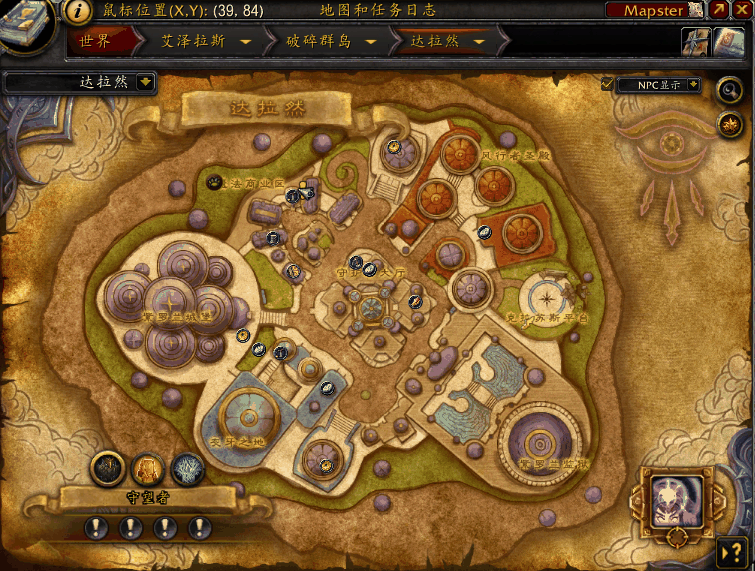The image size is (755, 571).
Task: Click the first exclamation mark quest icon
Action: pyautogui.click(x=97, y=527)
